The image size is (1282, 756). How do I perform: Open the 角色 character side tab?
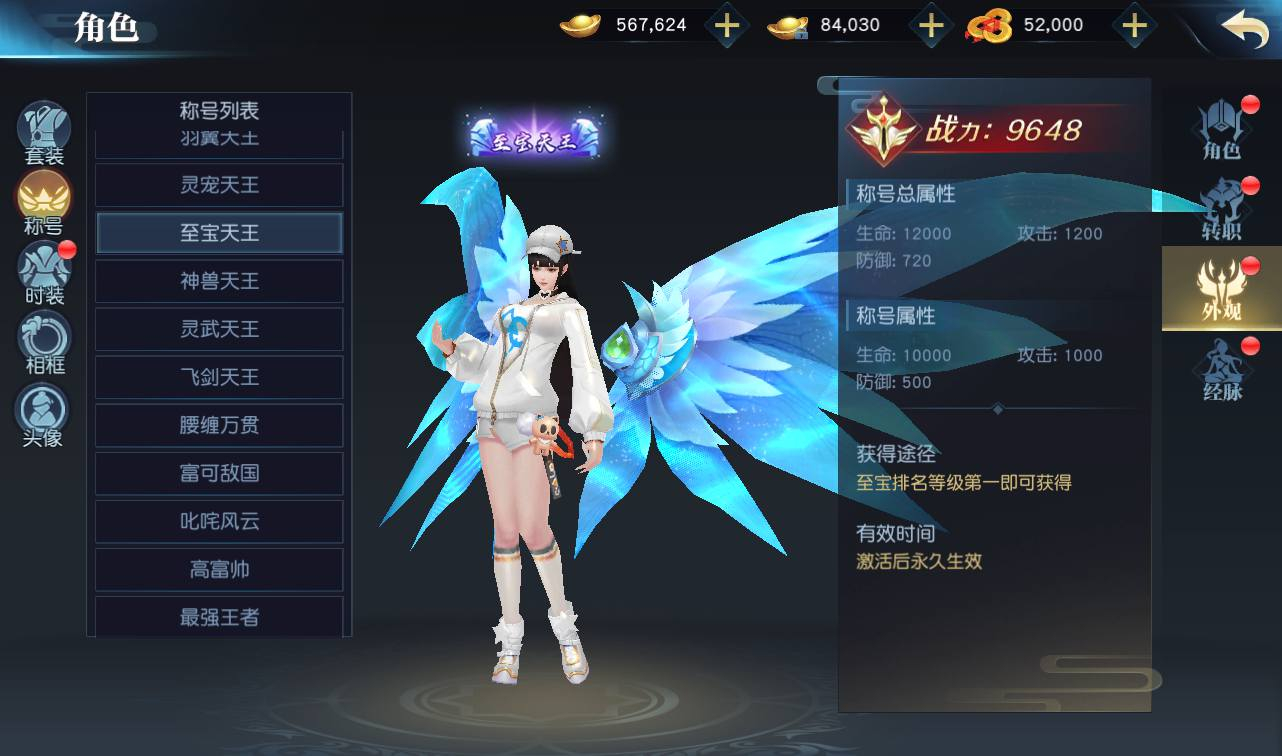(1221, 130)
